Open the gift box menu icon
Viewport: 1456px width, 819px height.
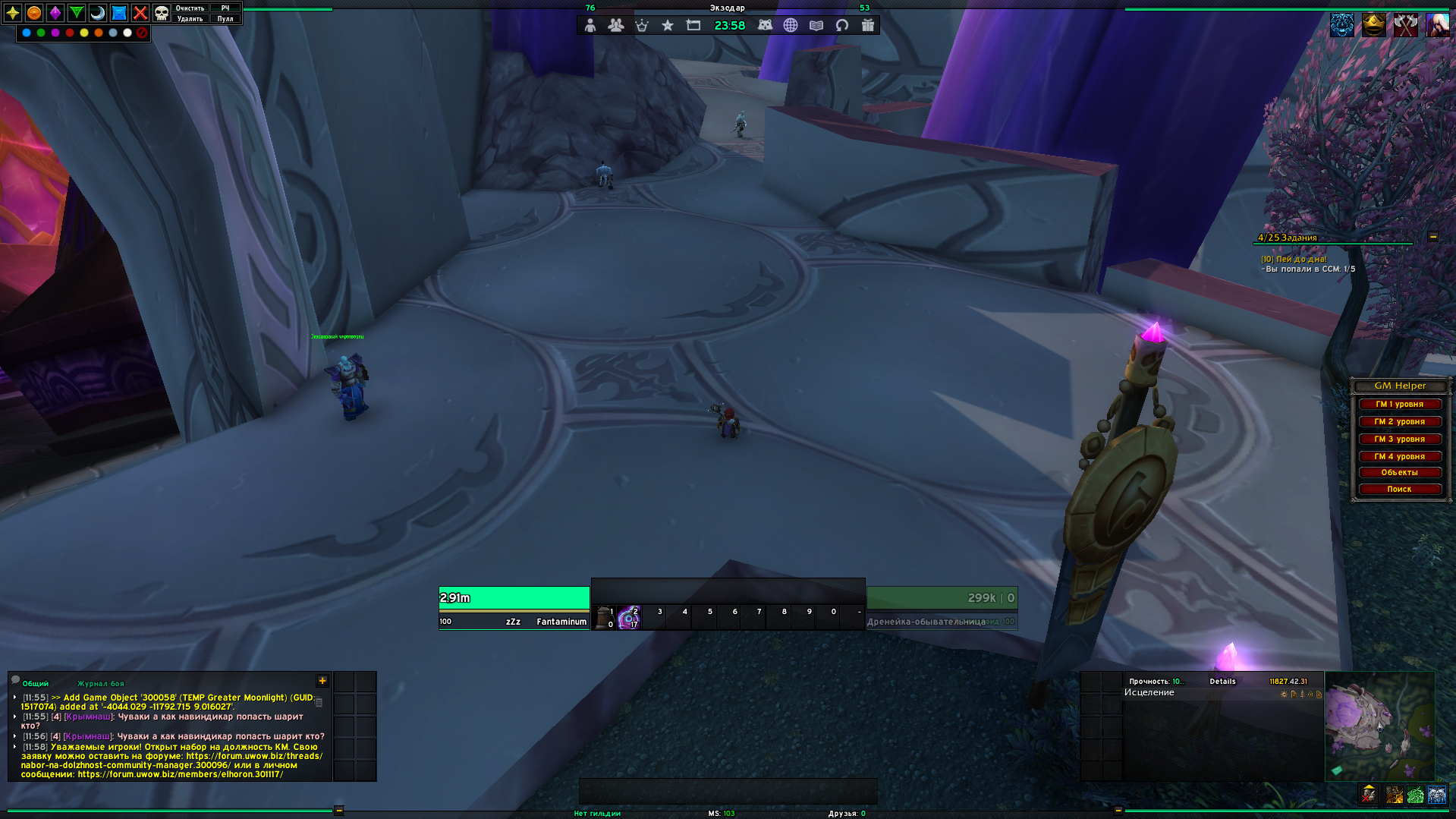click(x=868, y=25)
